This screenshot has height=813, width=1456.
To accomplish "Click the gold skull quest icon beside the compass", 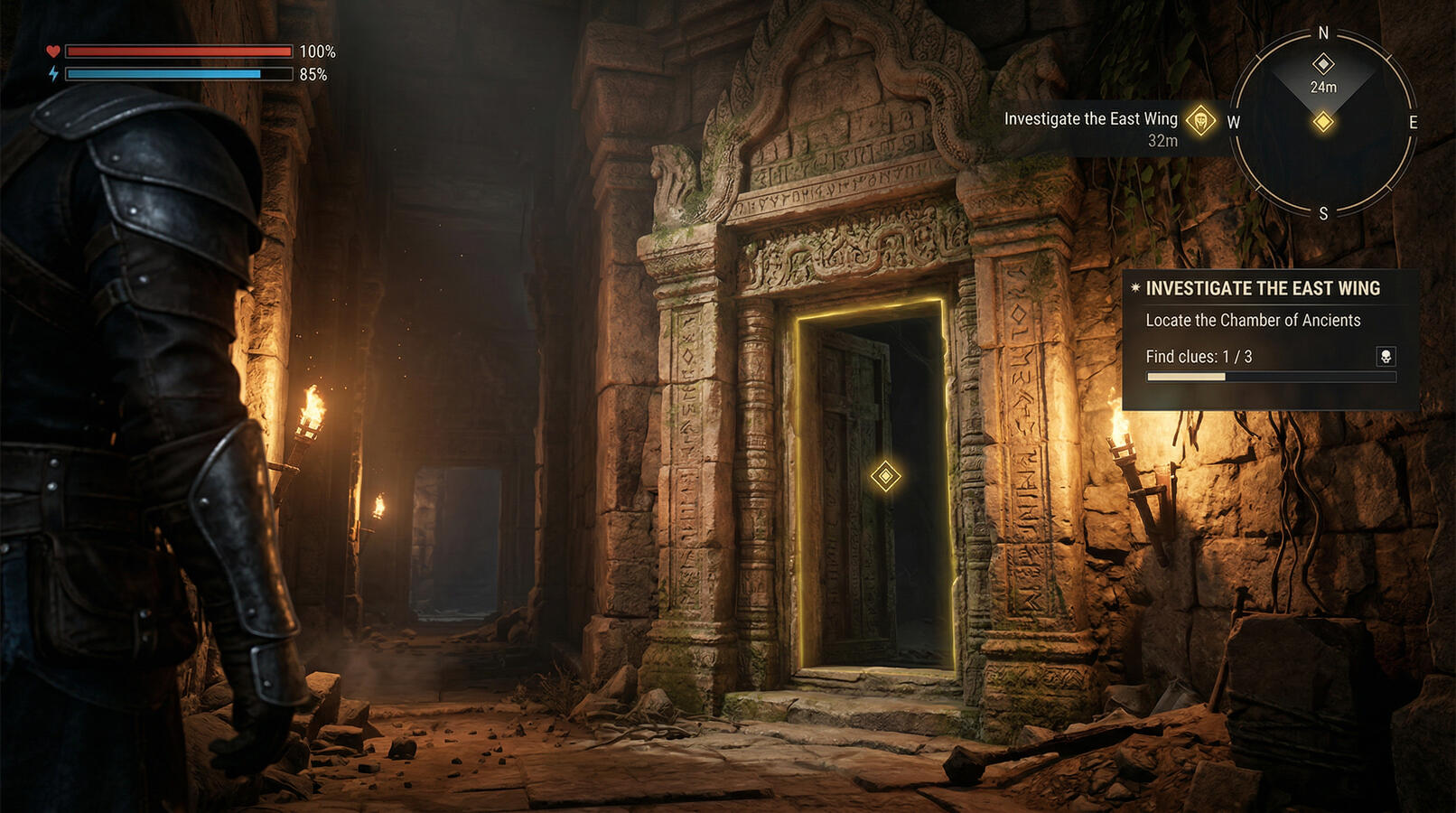I will click(1200, 120).
